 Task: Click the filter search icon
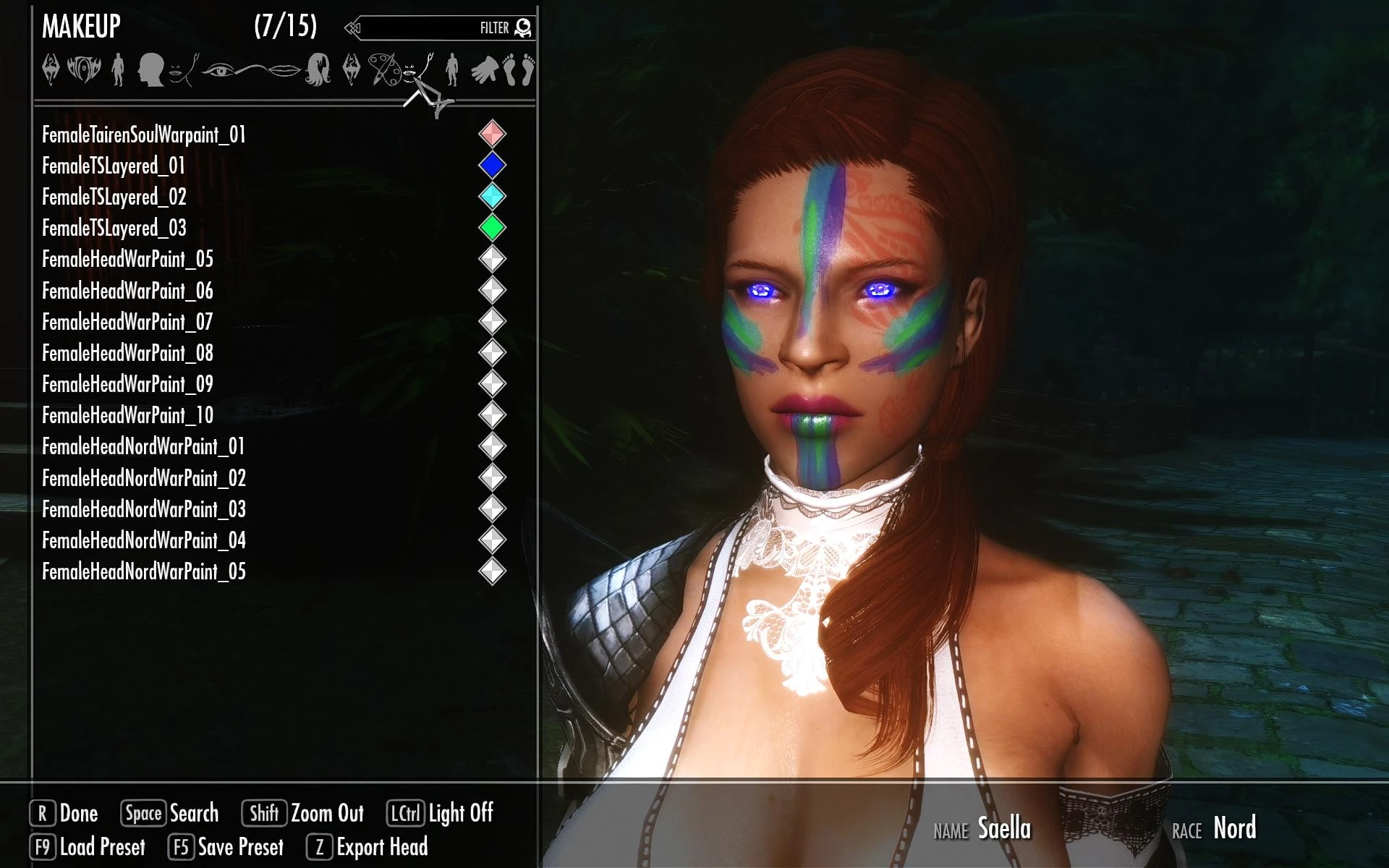(x=524, y=26)
